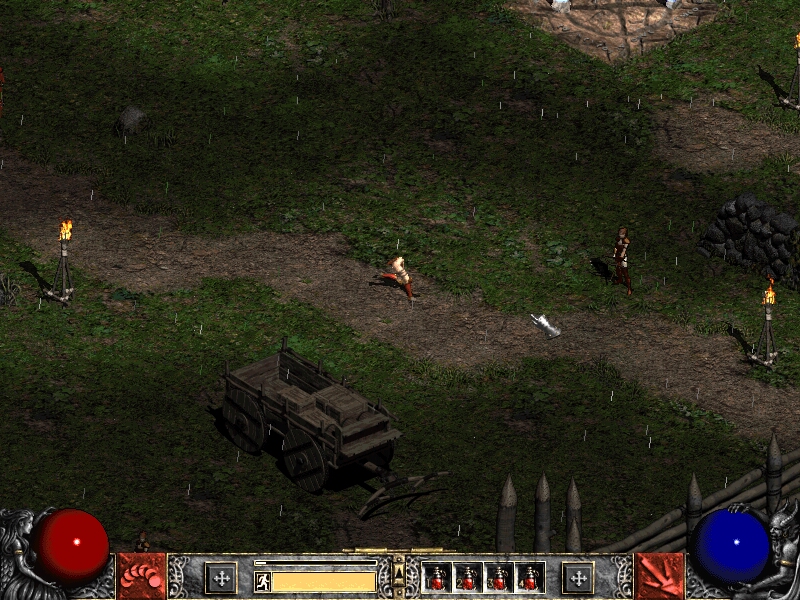Expand the mini menu arrow button
The image size is (800, 600).
pyautogui.click(x=399, y=572)
